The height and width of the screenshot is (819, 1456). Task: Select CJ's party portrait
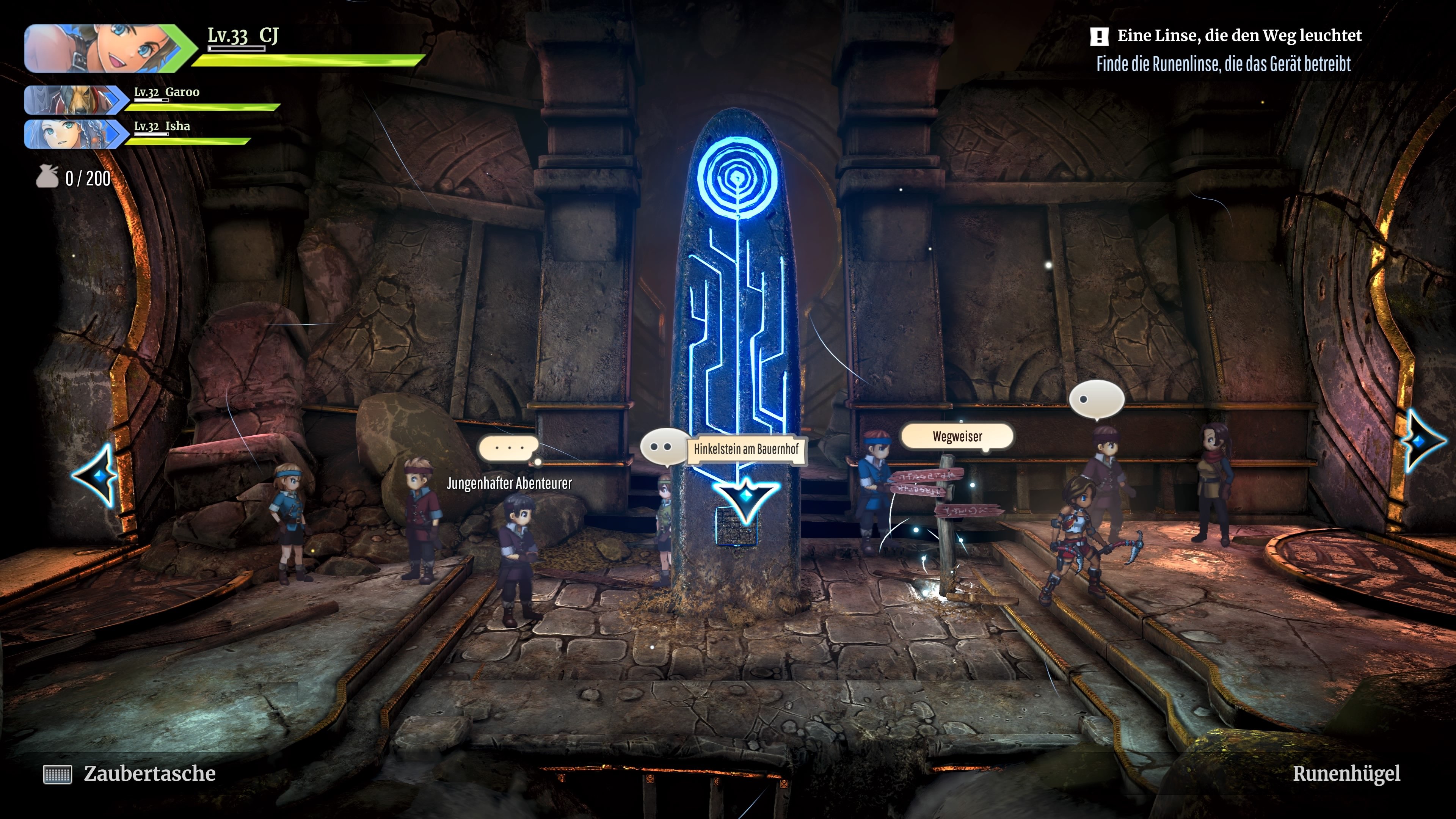coord(105,49)
